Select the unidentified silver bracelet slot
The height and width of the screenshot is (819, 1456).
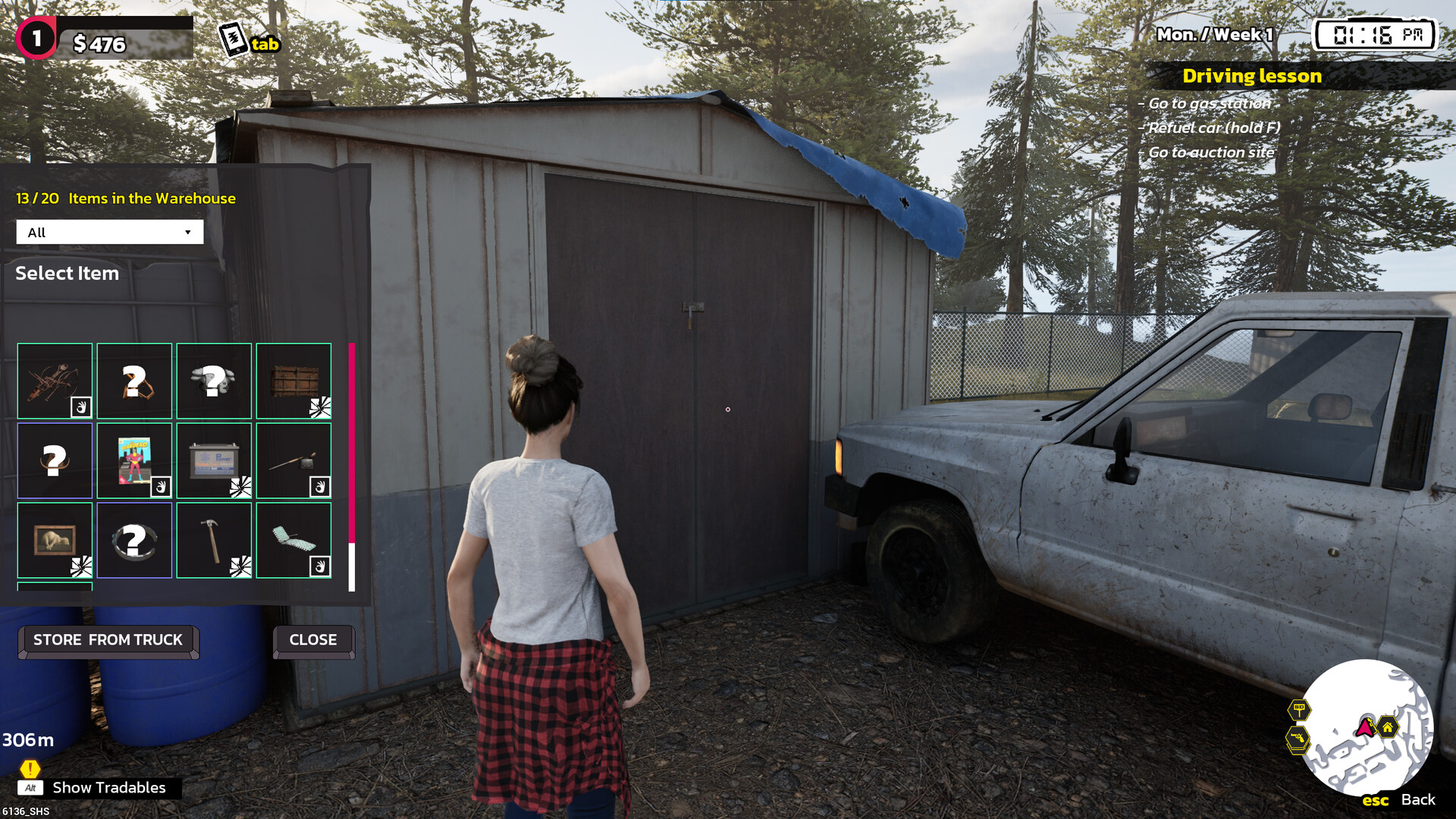(134, 540)
